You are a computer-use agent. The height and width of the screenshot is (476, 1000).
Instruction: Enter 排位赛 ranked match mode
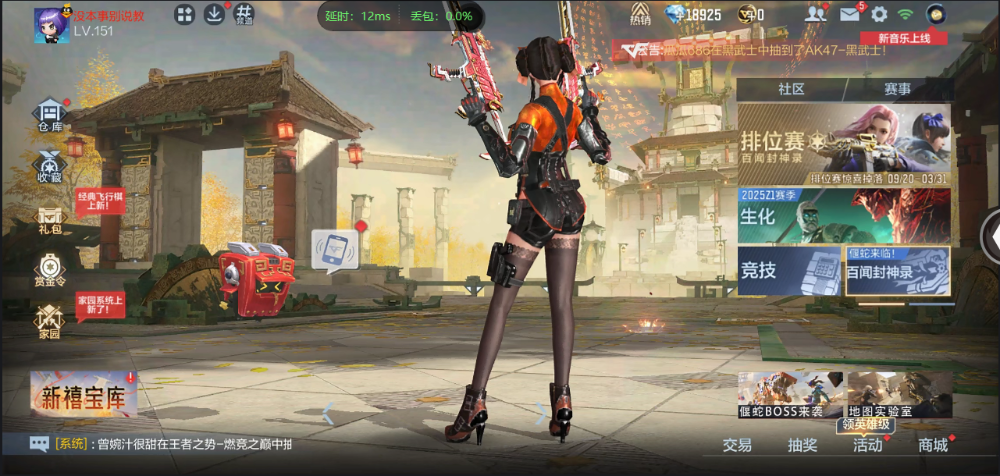click(x=844, y=144)
